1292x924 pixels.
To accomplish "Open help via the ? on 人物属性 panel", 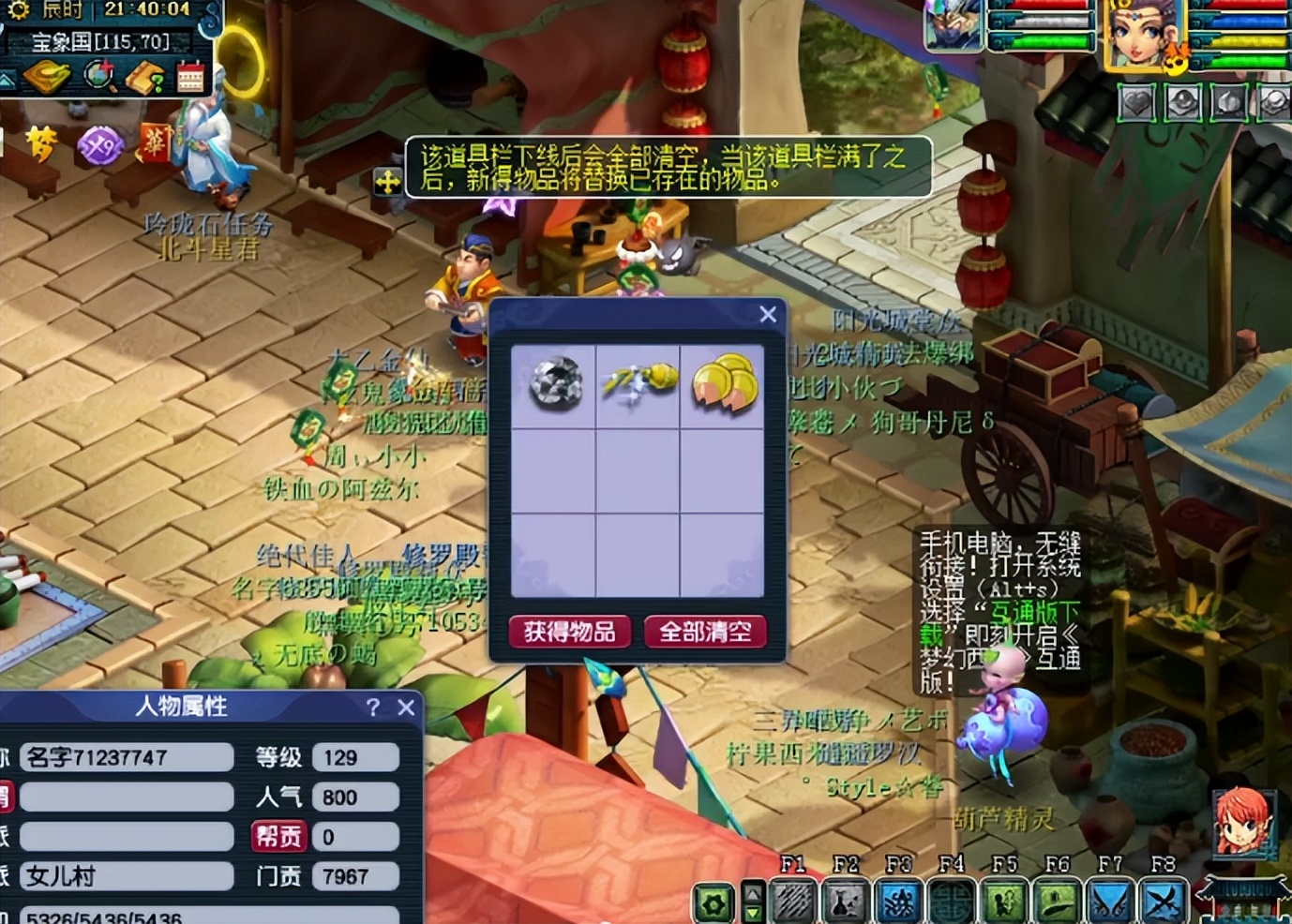I will click(x=375, y=708).
